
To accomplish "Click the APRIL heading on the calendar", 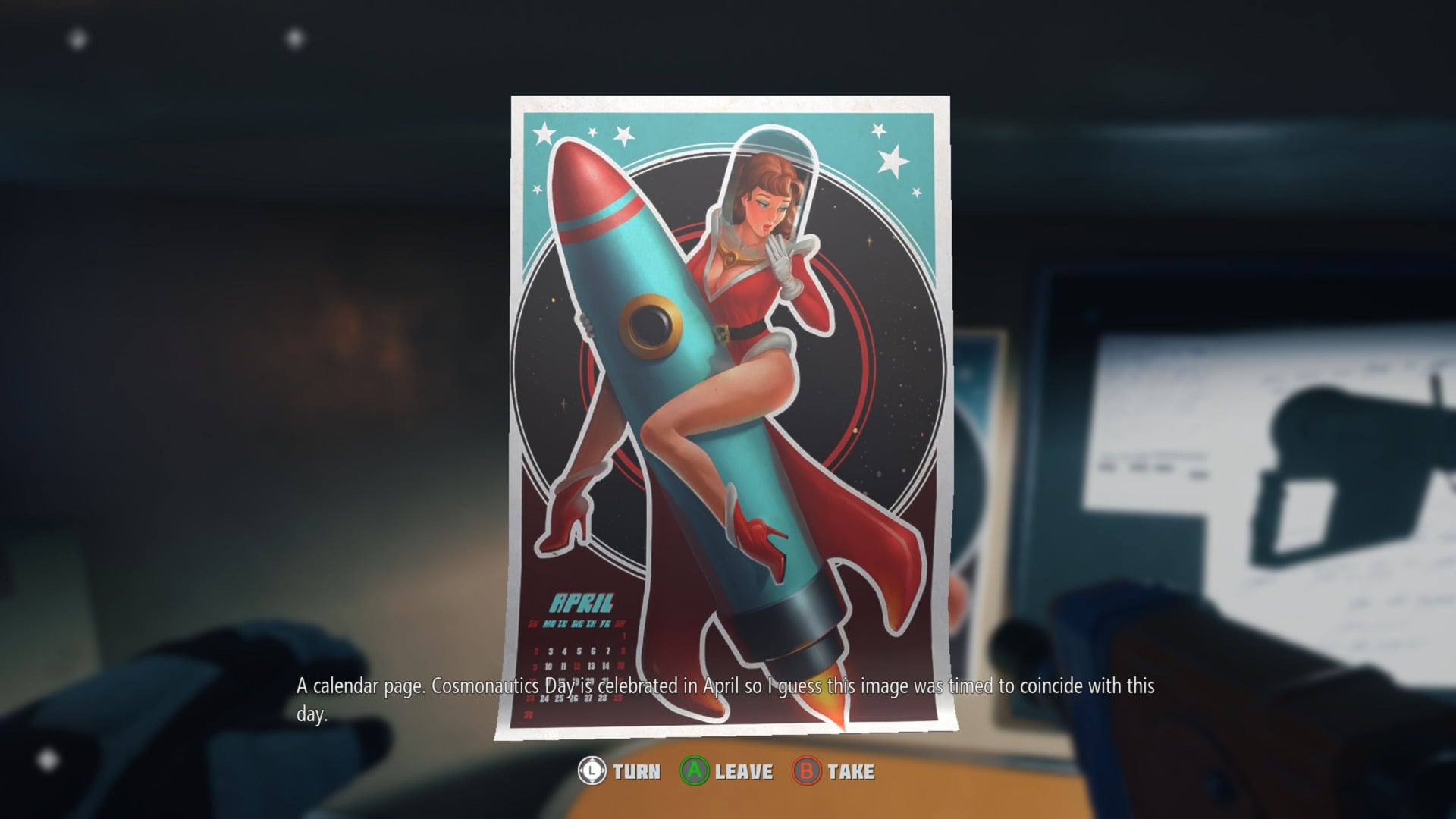I will click(581, 602).
